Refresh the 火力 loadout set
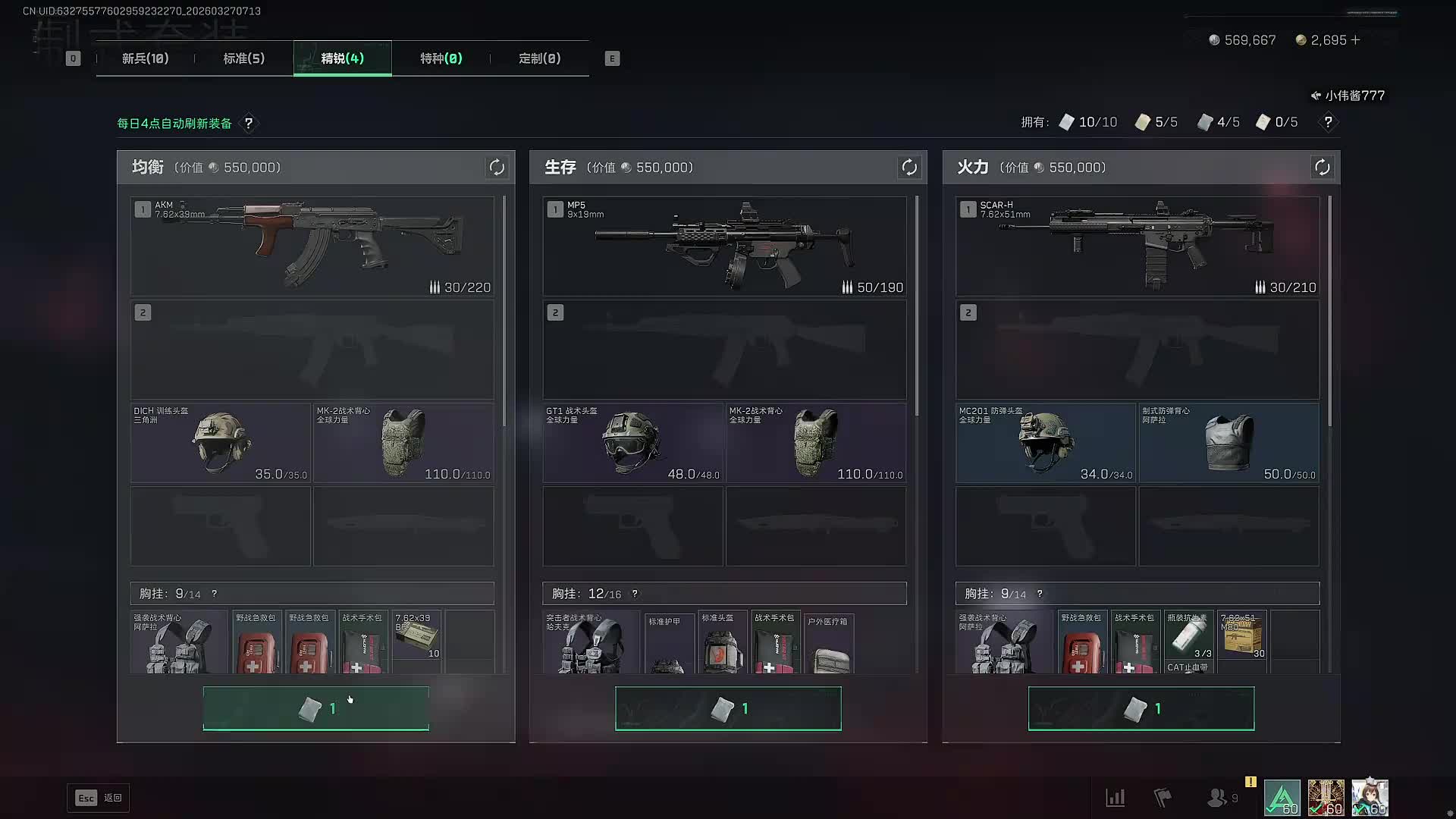 [1322, 168]
